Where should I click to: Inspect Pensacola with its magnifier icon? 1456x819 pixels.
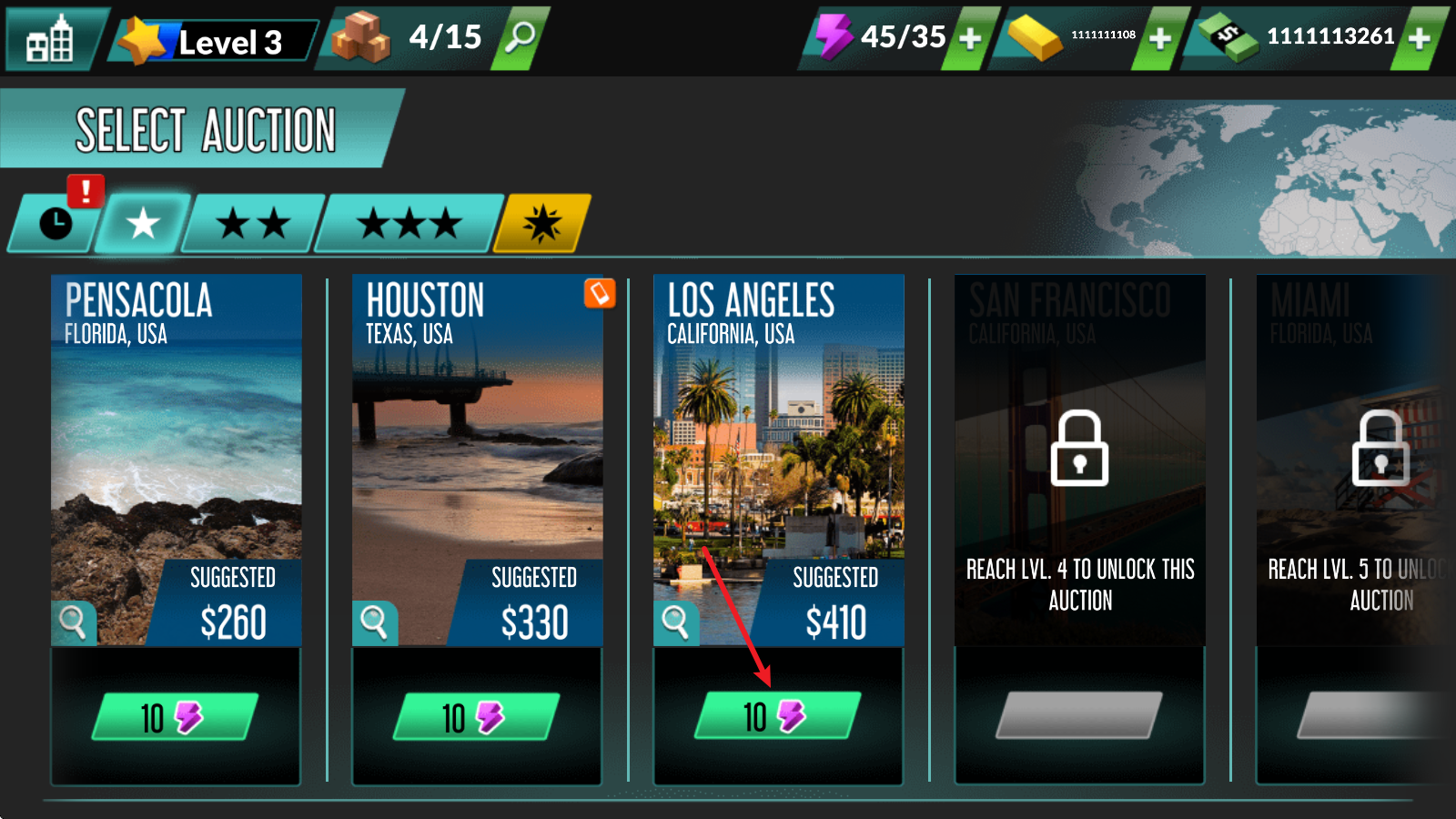pos(72,622)
